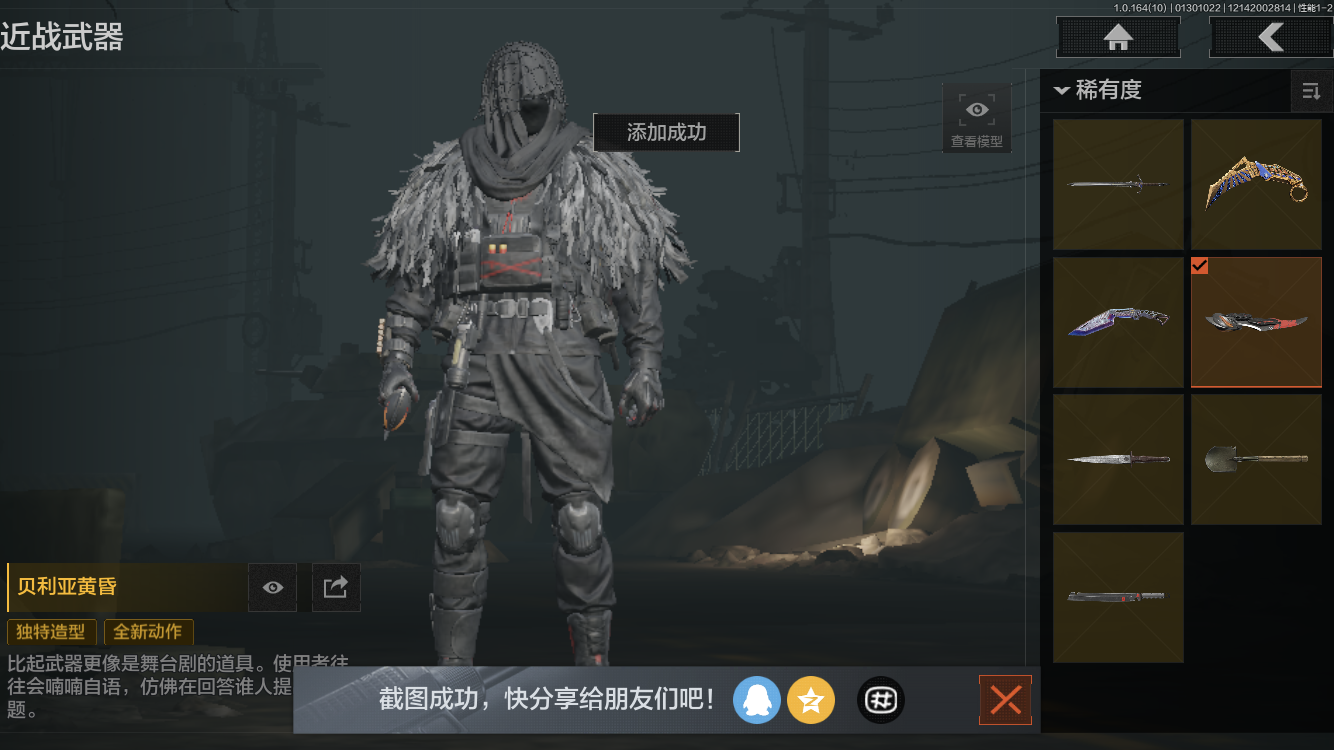Click the 全新动作 tag label
Screen dimensions: 1334x750
[x=148, y=632]
